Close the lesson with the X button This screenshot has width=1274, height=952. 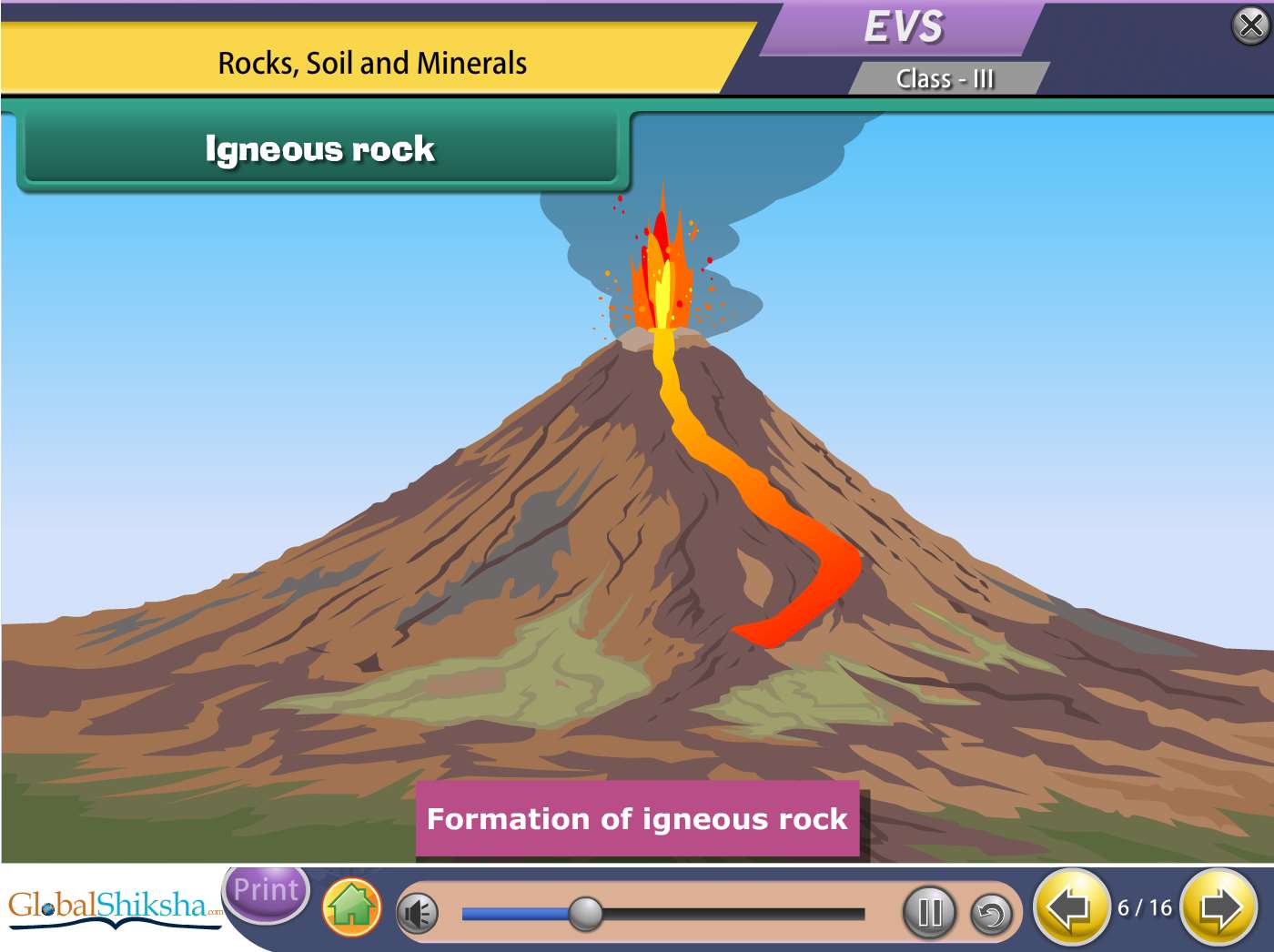[x=1251, y=26]
